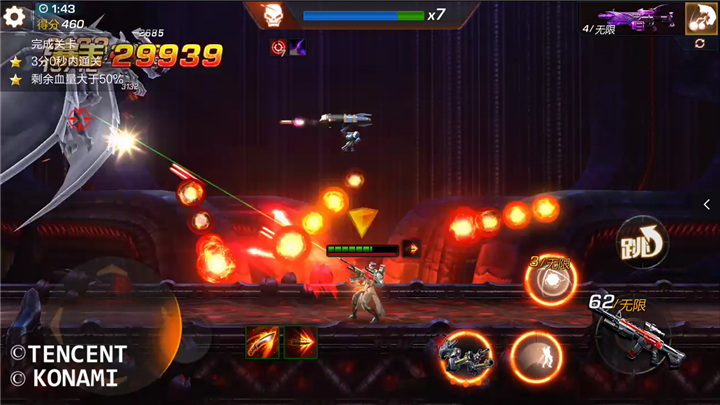Expand the side panel arrow
720x405 pixels.
click(x=707, y=204)
